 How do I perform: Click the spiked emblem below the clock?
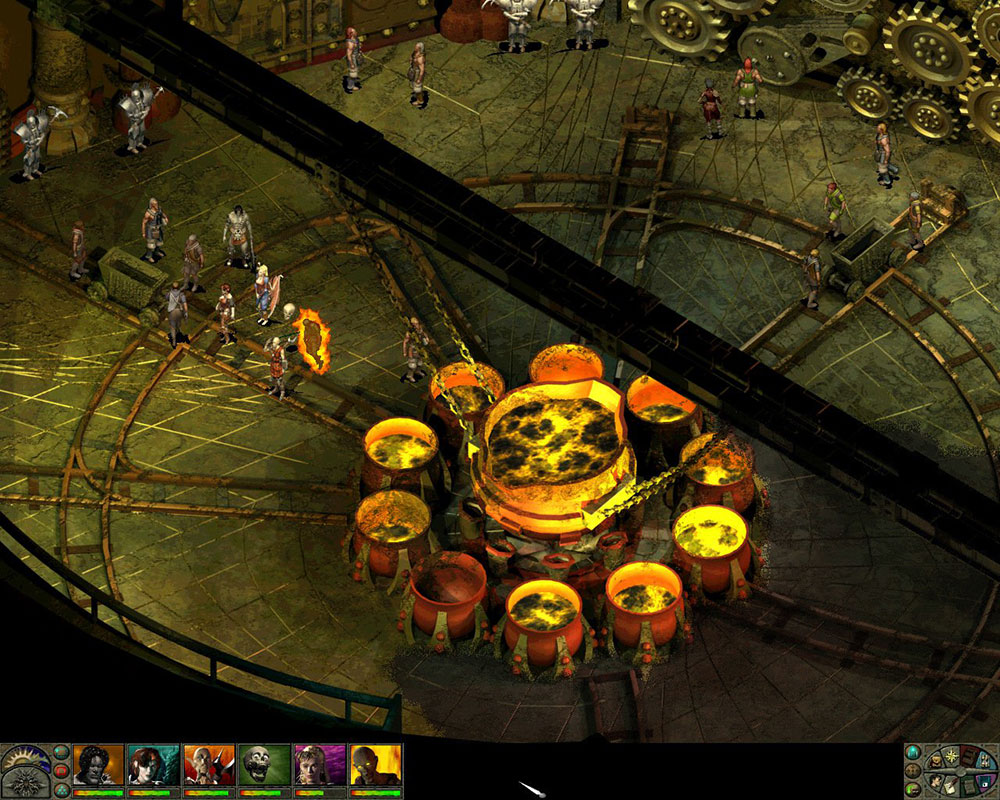(26, 784)
